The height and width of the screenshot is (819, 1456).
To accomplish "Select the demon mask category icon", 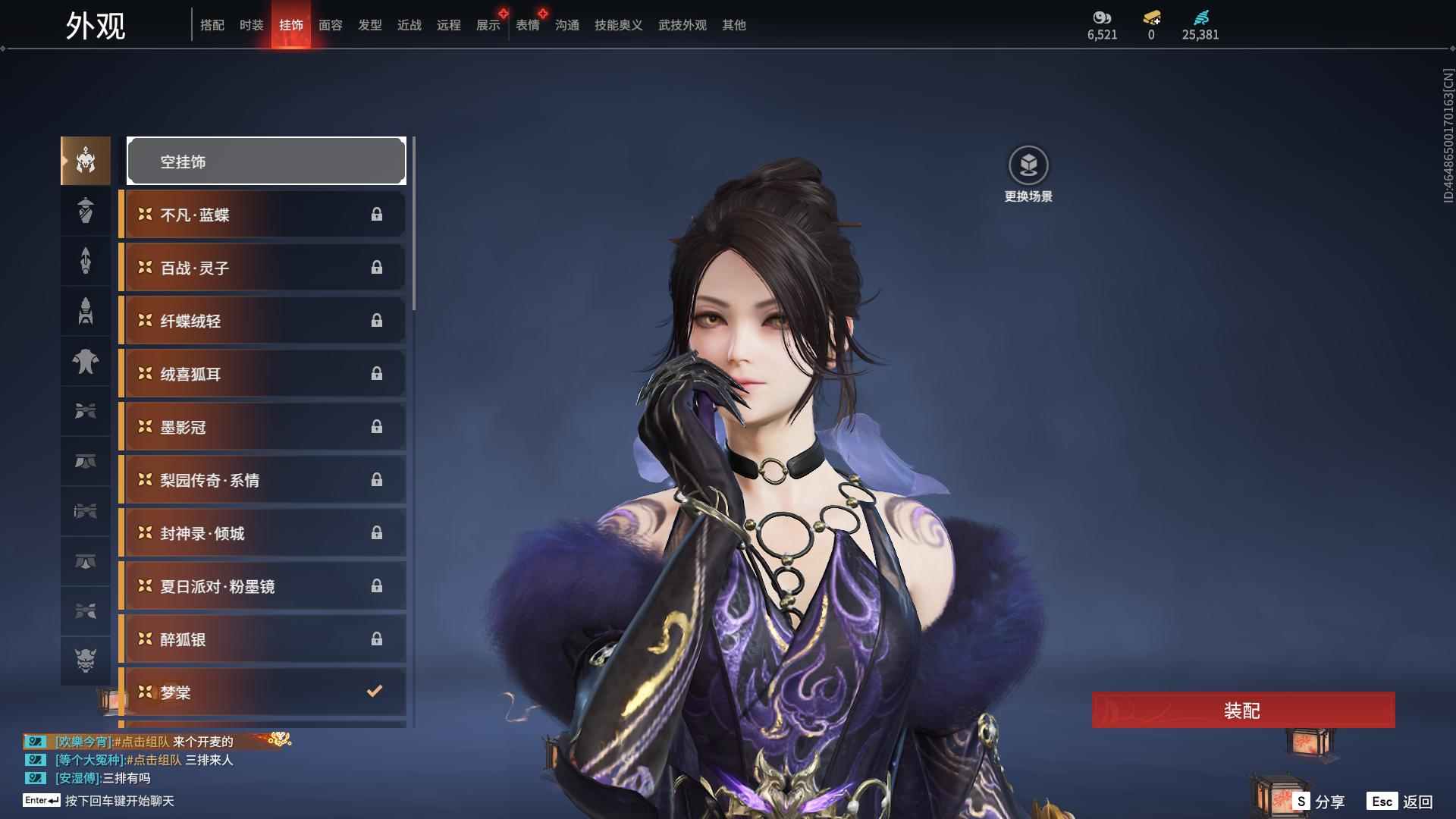I will pyautogui.click(x=86, y=661).
